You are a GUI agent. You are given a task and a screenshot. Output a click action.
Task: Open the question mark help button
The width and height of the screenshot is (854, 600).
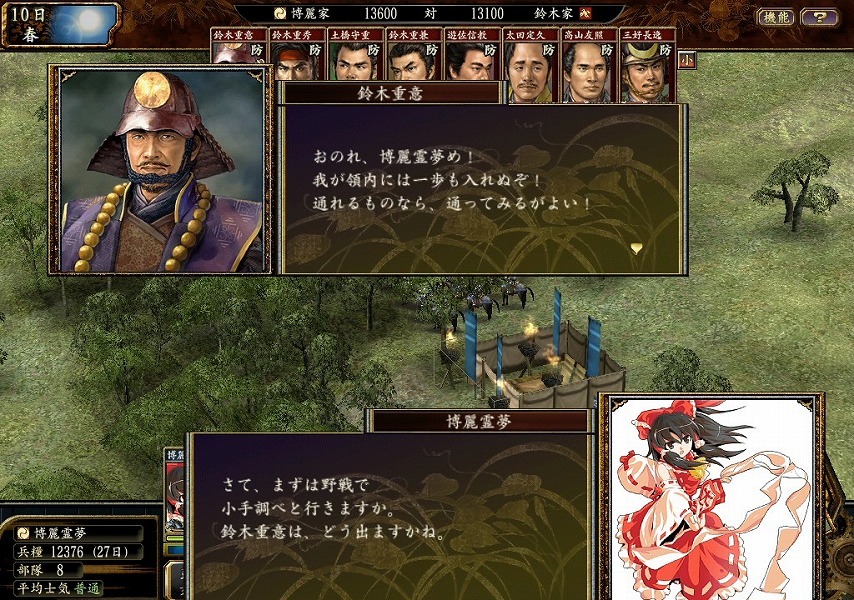[819, 17]
